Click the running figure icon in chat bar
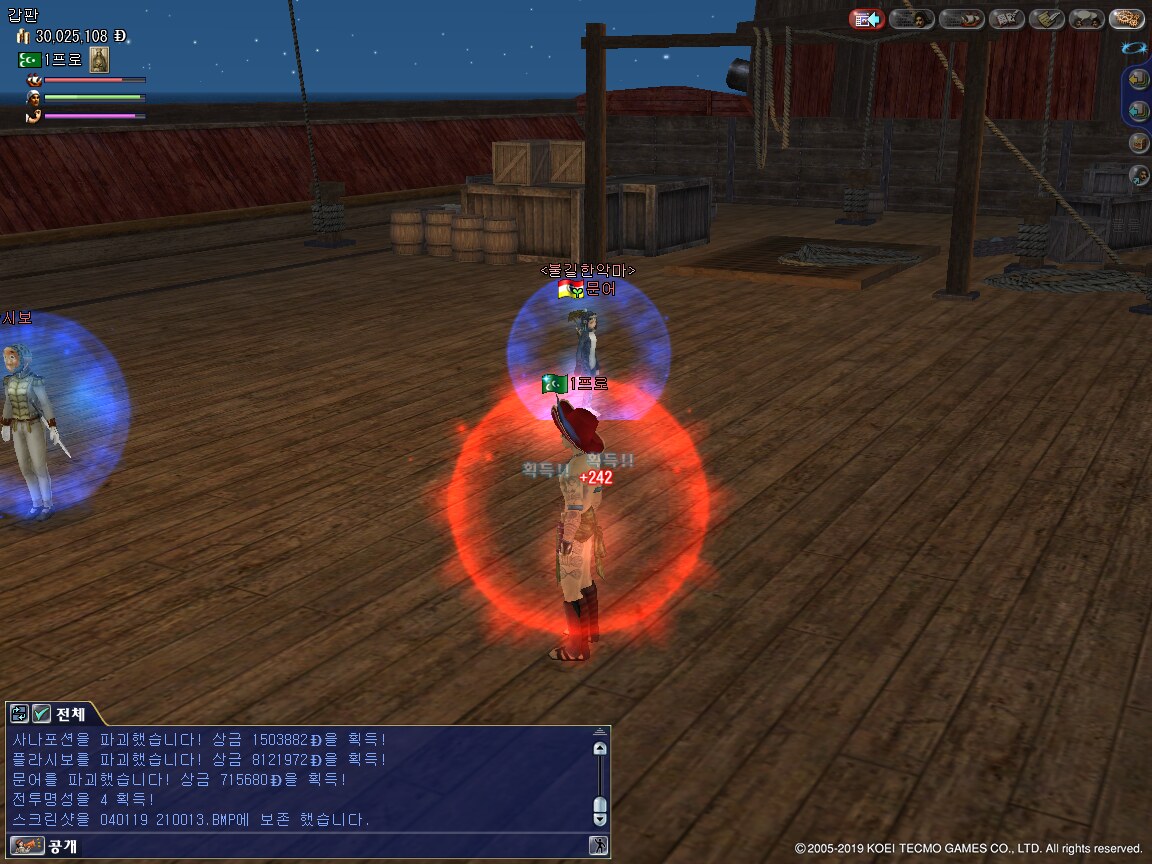Screen dimensions: 1152x864 [598, 846]
